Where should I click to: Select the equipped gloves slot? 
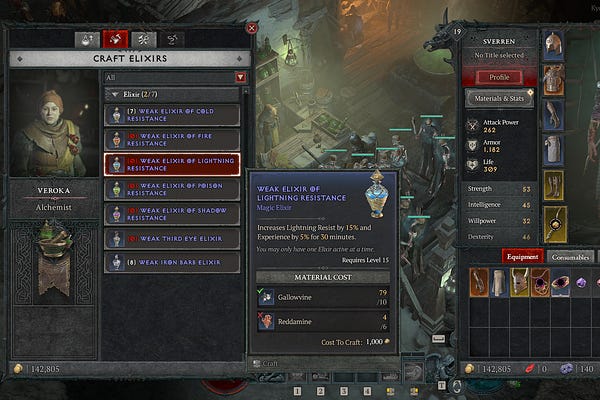(552, 115)
